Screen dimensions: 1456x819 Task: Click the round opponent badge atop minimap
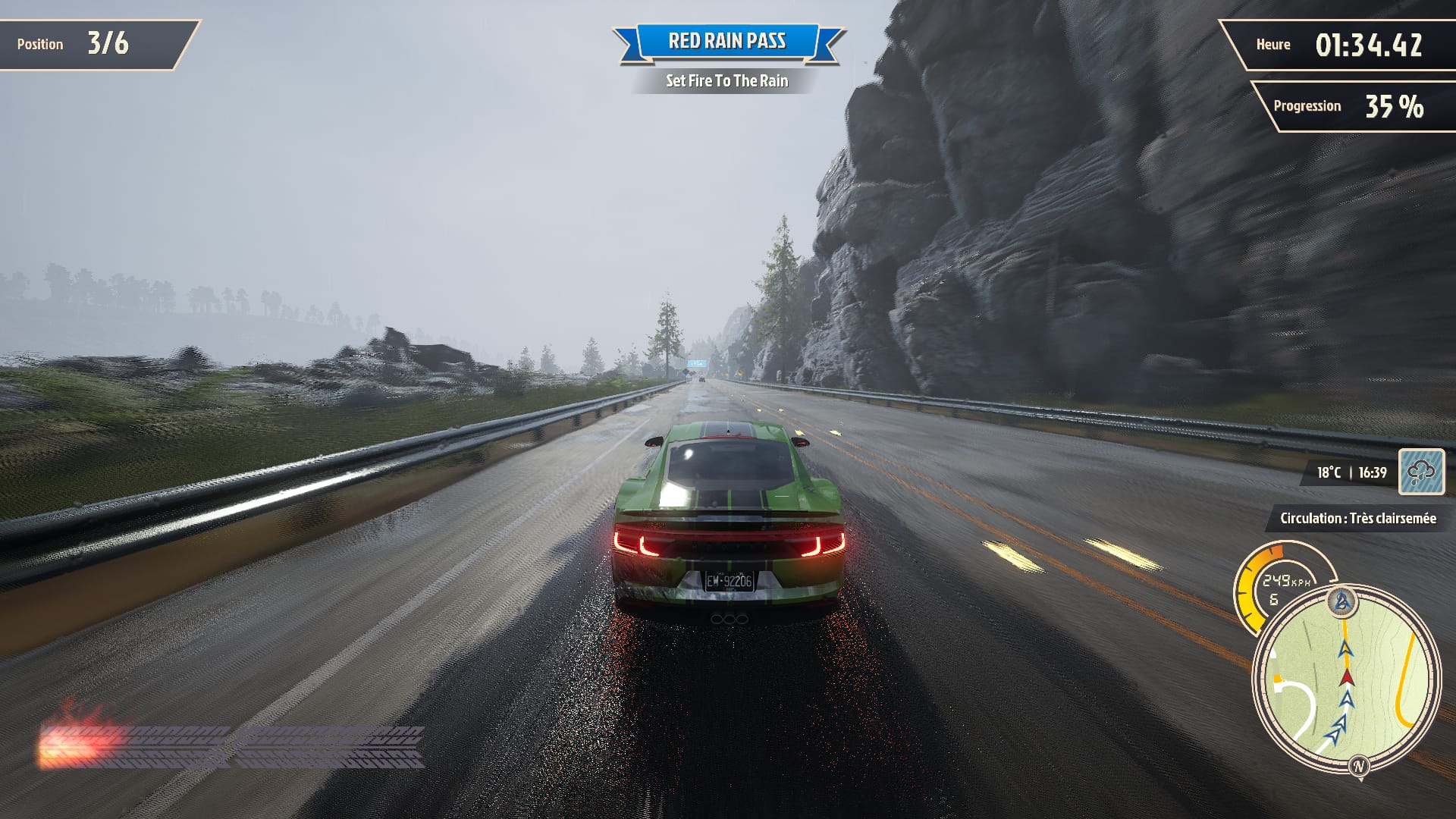1342,601
